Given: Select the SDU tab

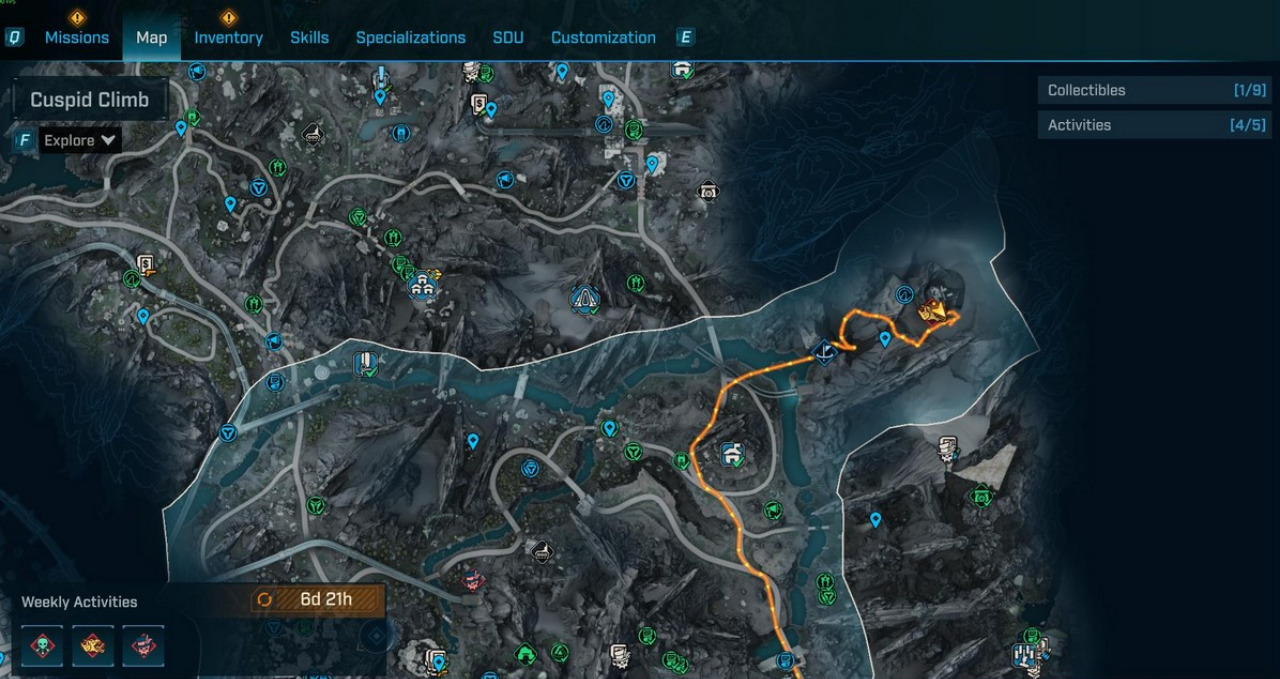Looking at the screenshot, I should point(508,38).
